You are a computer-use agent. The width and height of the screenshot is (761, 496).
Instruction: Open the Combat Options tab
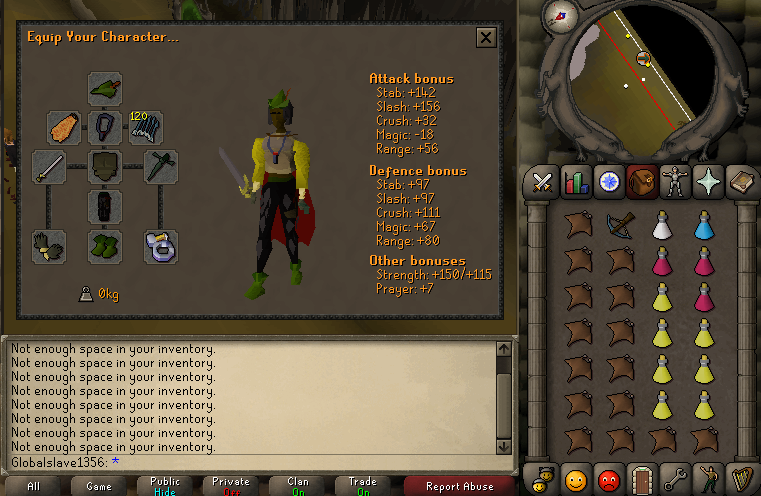pos(543,181)
